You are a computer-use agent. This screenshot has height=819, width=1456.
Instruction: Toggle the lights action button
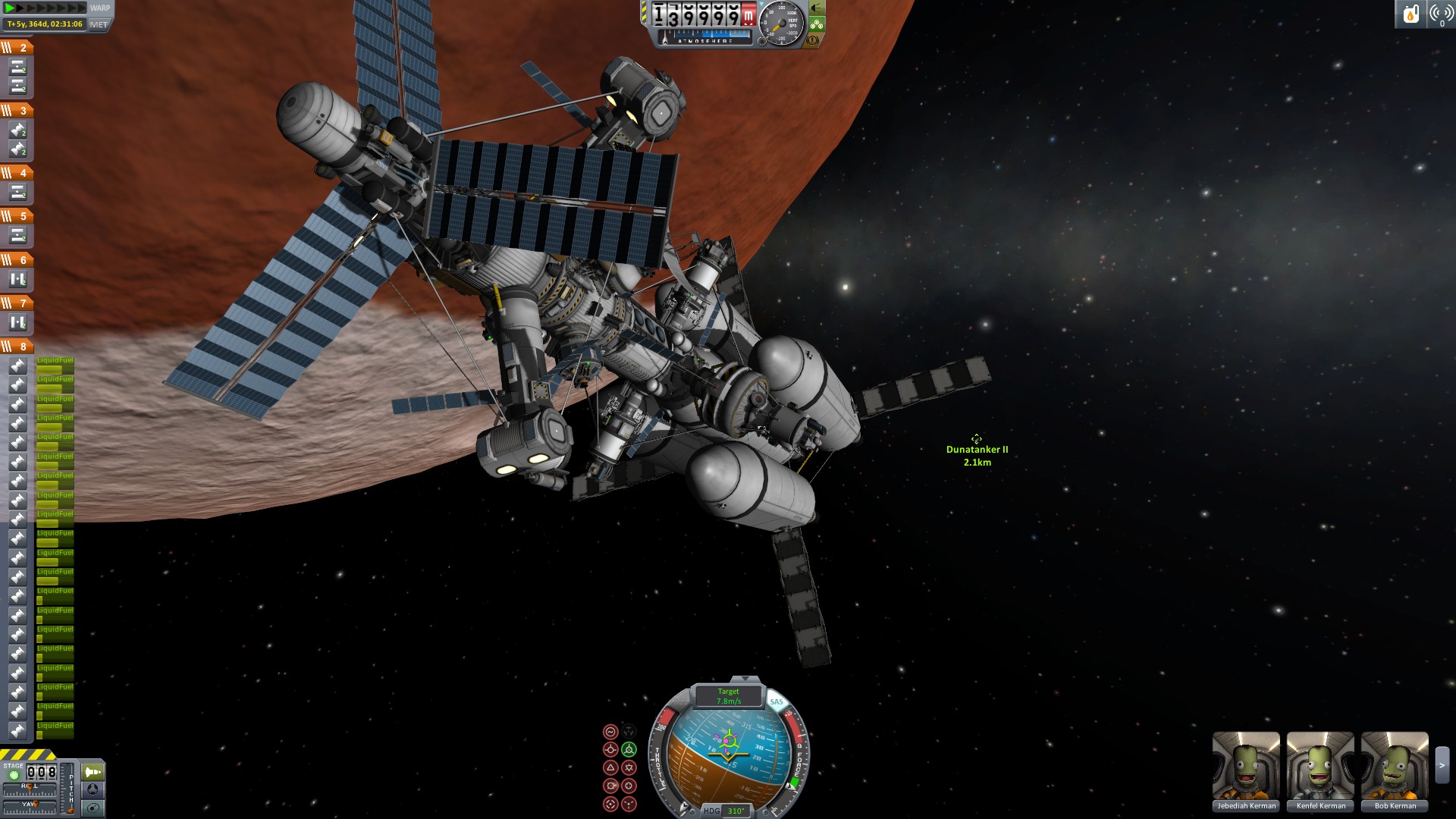click(817, 8)
